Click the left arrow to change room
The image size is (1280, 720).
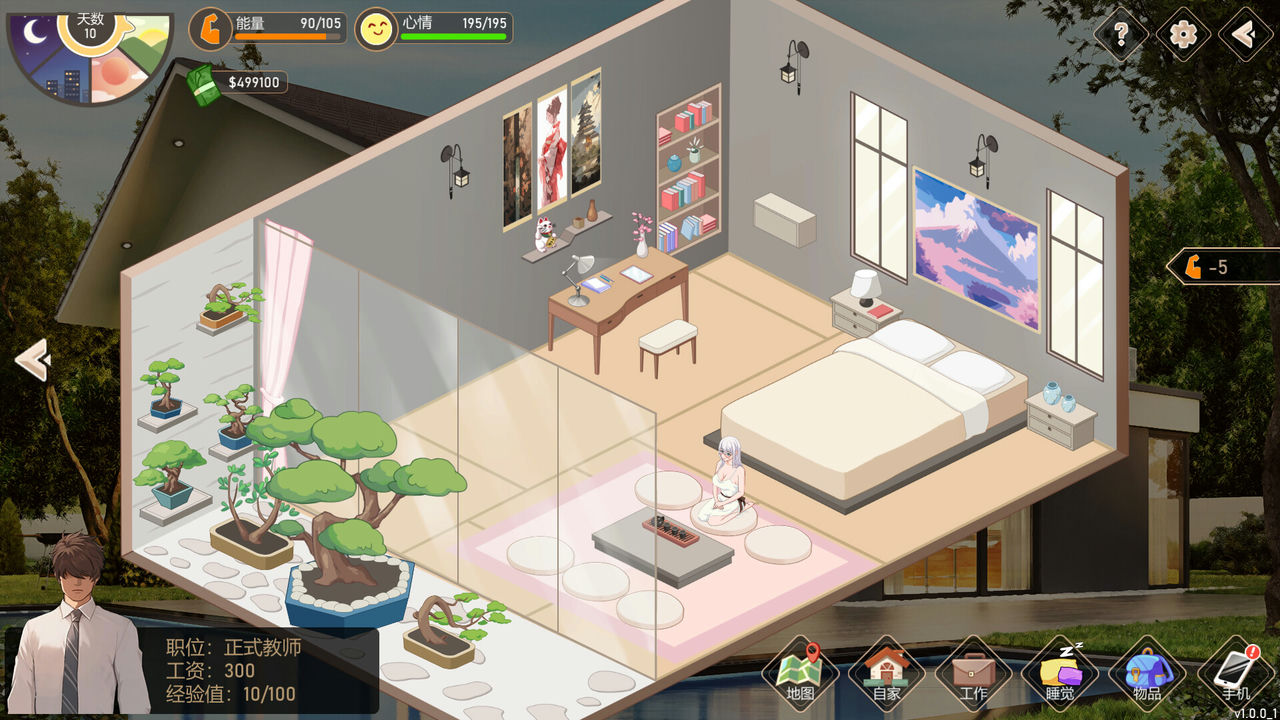pyautogui.click(x=33, y=360)
